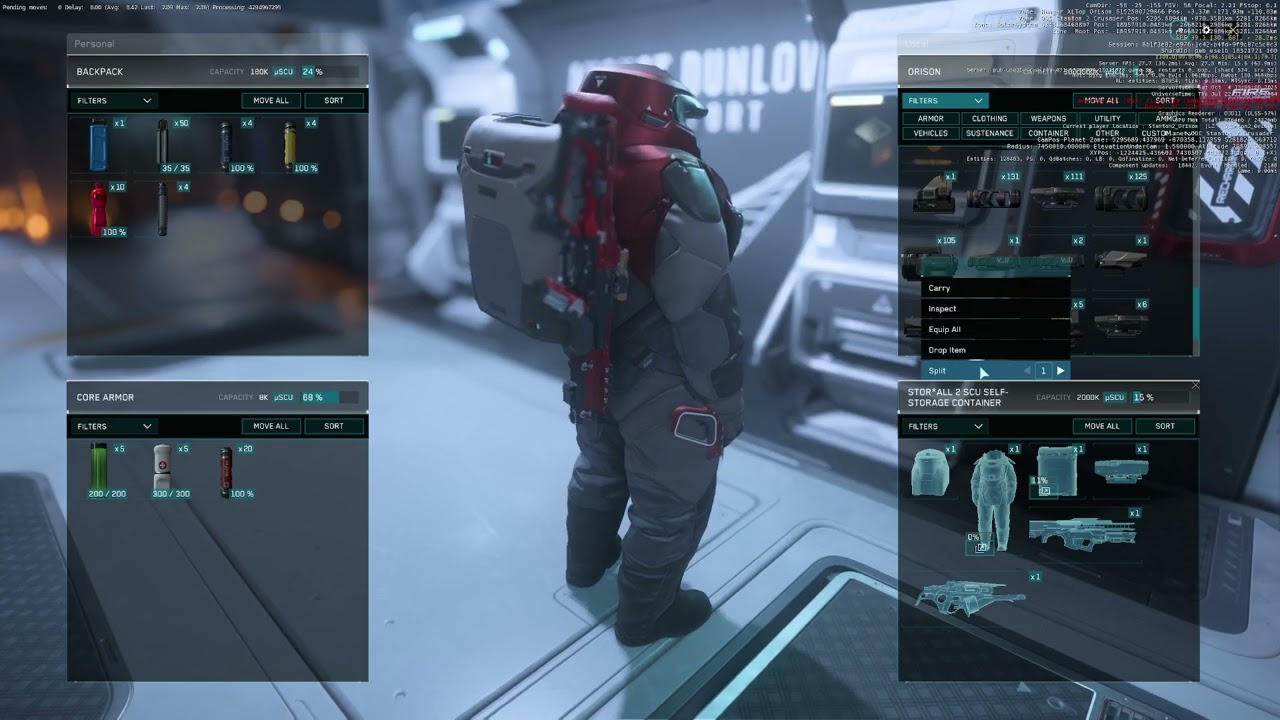Image resolution: width=1280 pixels, height=720 pixels.
Task: Select Inspect from the context menu
Action: tap(943, 309)
